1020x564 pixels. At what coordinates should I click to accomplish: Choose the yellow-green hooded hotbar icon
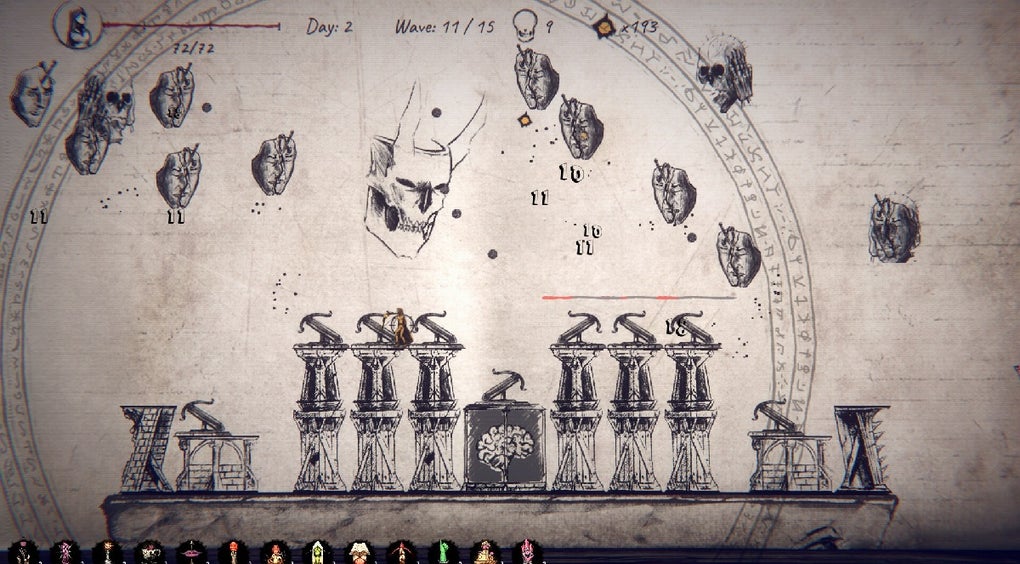coord(317,551)
